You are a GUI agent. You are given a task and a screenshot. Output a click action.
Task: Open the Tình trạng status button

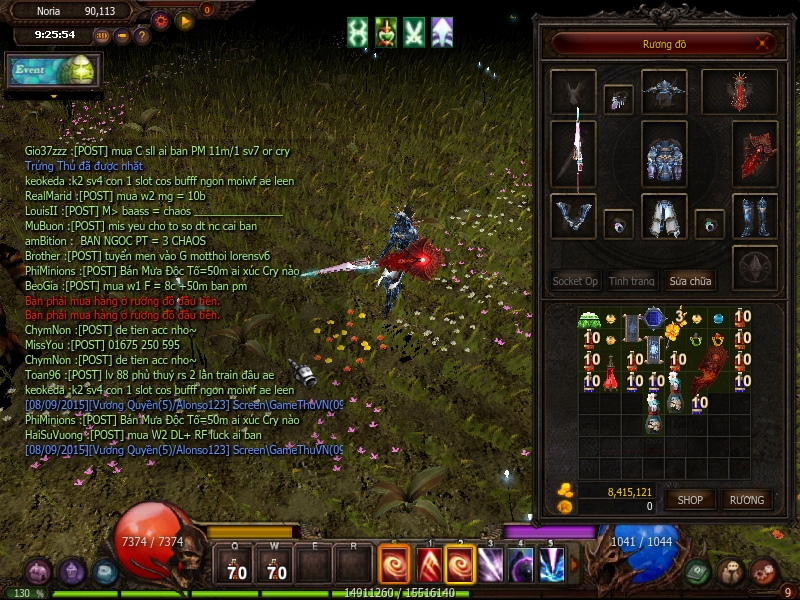[632, 281]
